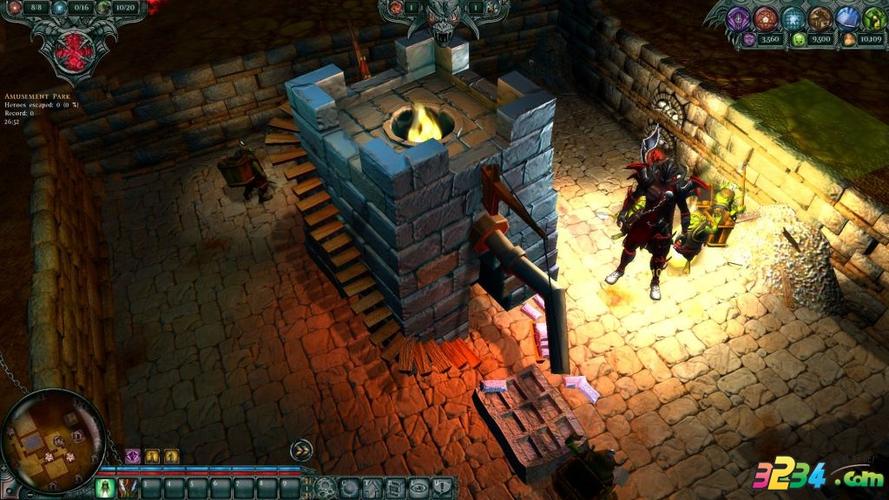Select the blue crystal orb category
889x500 pixels.
(847, 18)
